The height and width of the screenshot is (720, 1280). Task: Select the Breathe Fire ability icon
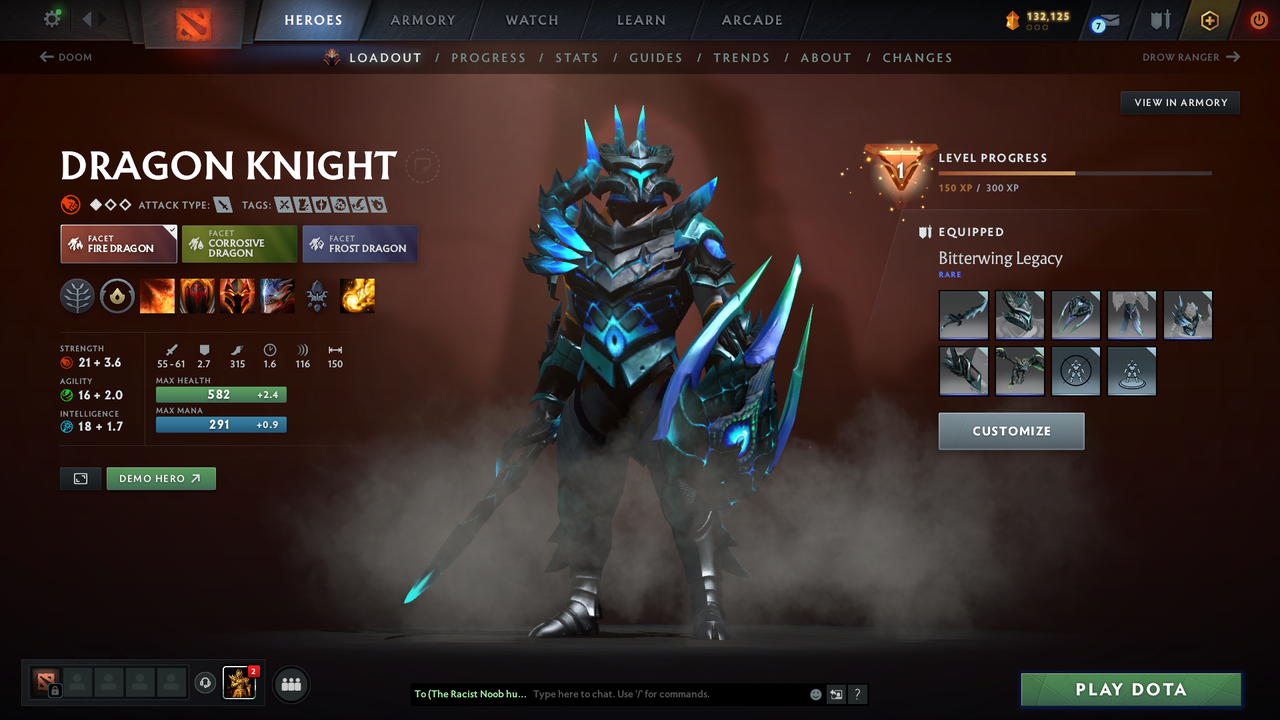157,296
